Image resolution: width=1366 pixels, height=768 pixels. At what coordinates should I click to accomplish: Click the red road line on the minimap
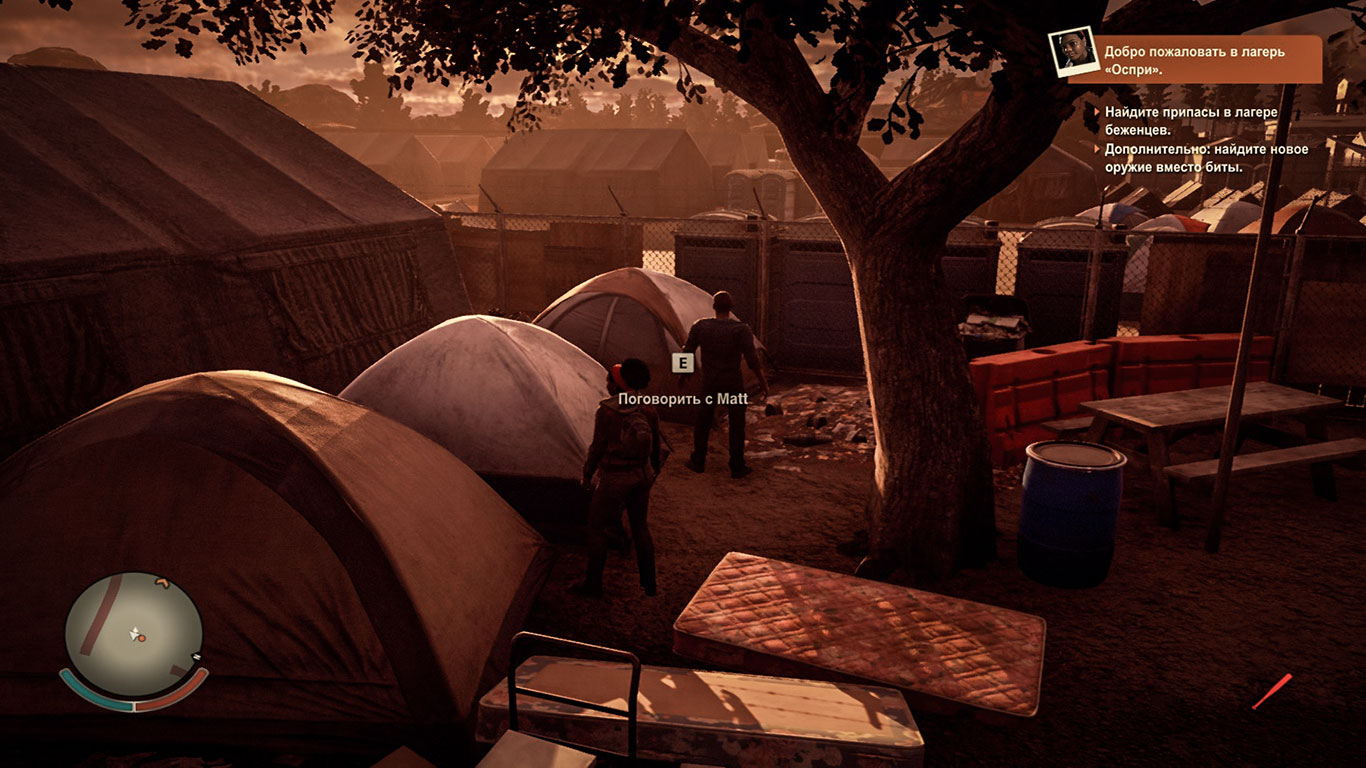click(x=99, y=617)
